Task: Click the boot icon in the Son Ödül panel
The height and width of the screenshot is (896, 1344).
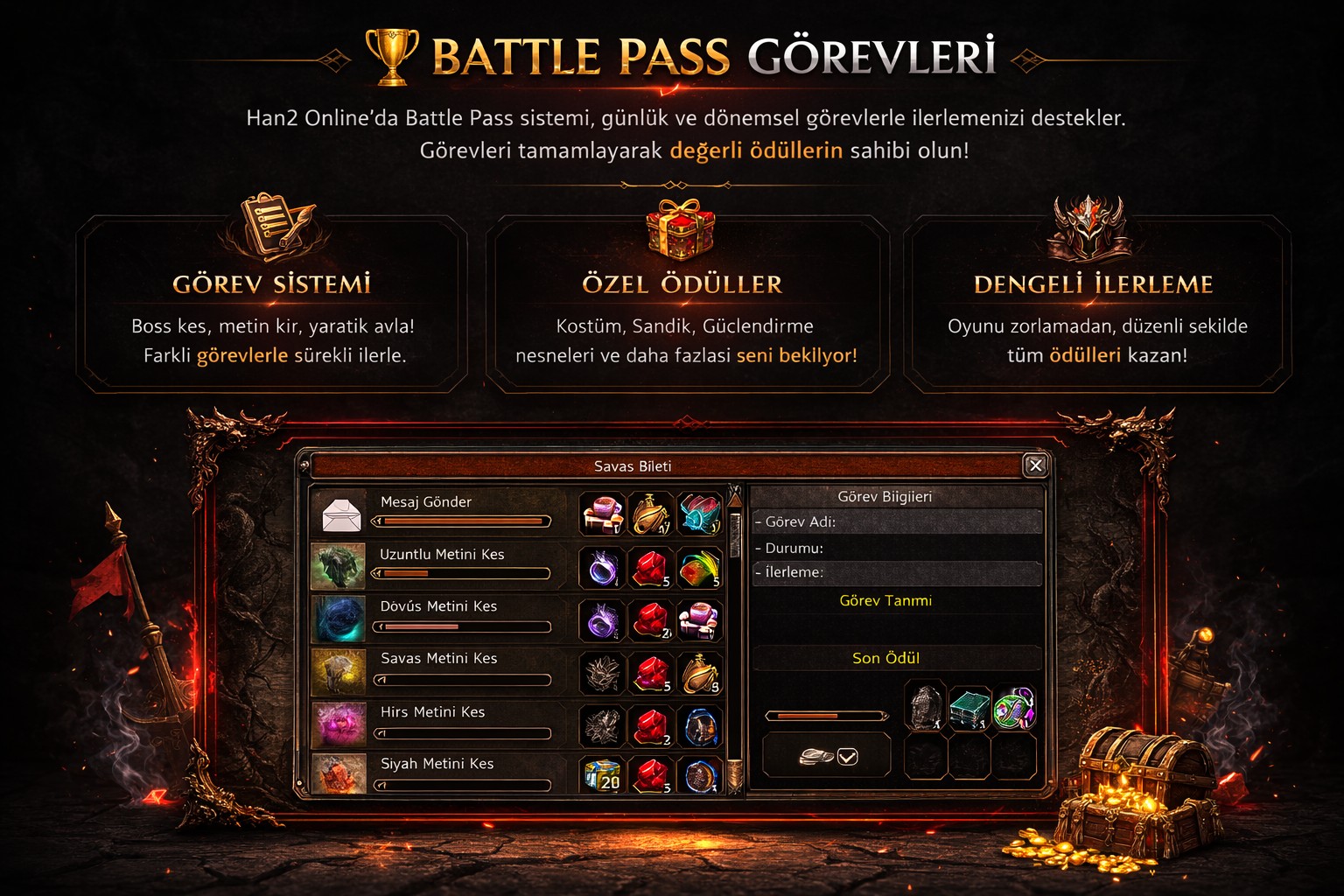Action: [816, 756]
